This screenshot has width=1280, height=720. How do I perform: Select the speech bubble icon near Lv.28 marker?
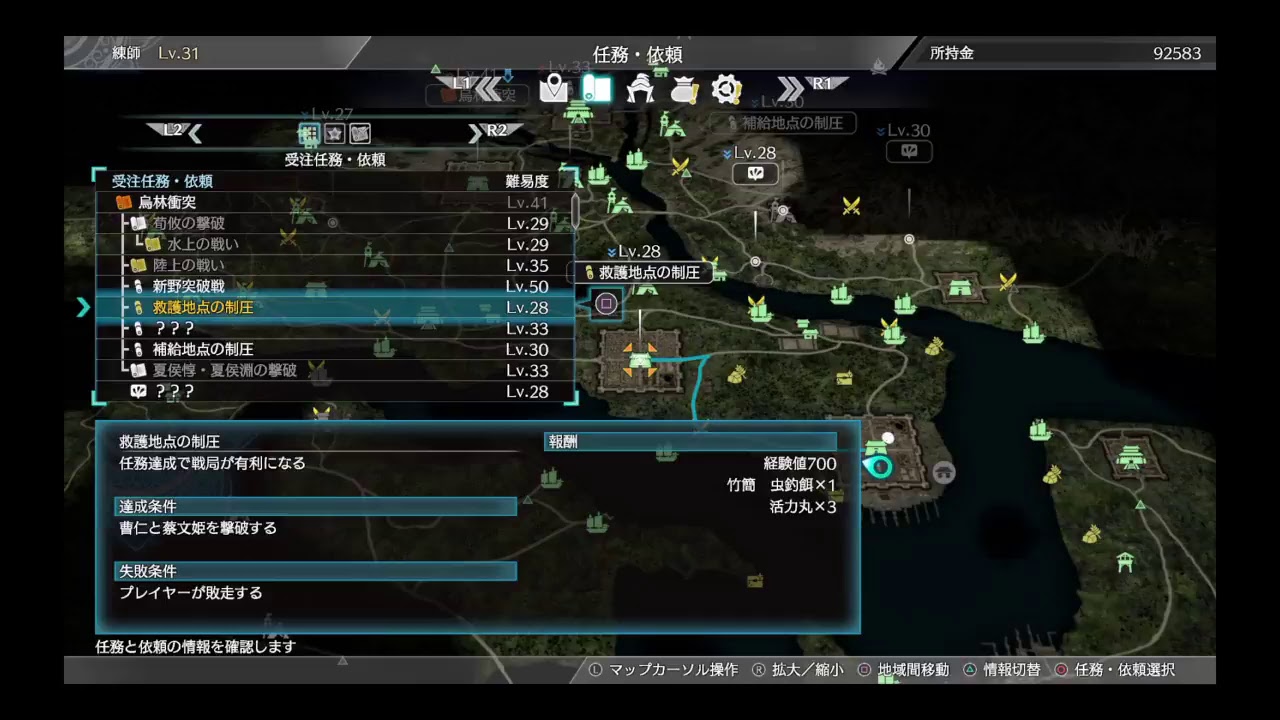point(755,172)
